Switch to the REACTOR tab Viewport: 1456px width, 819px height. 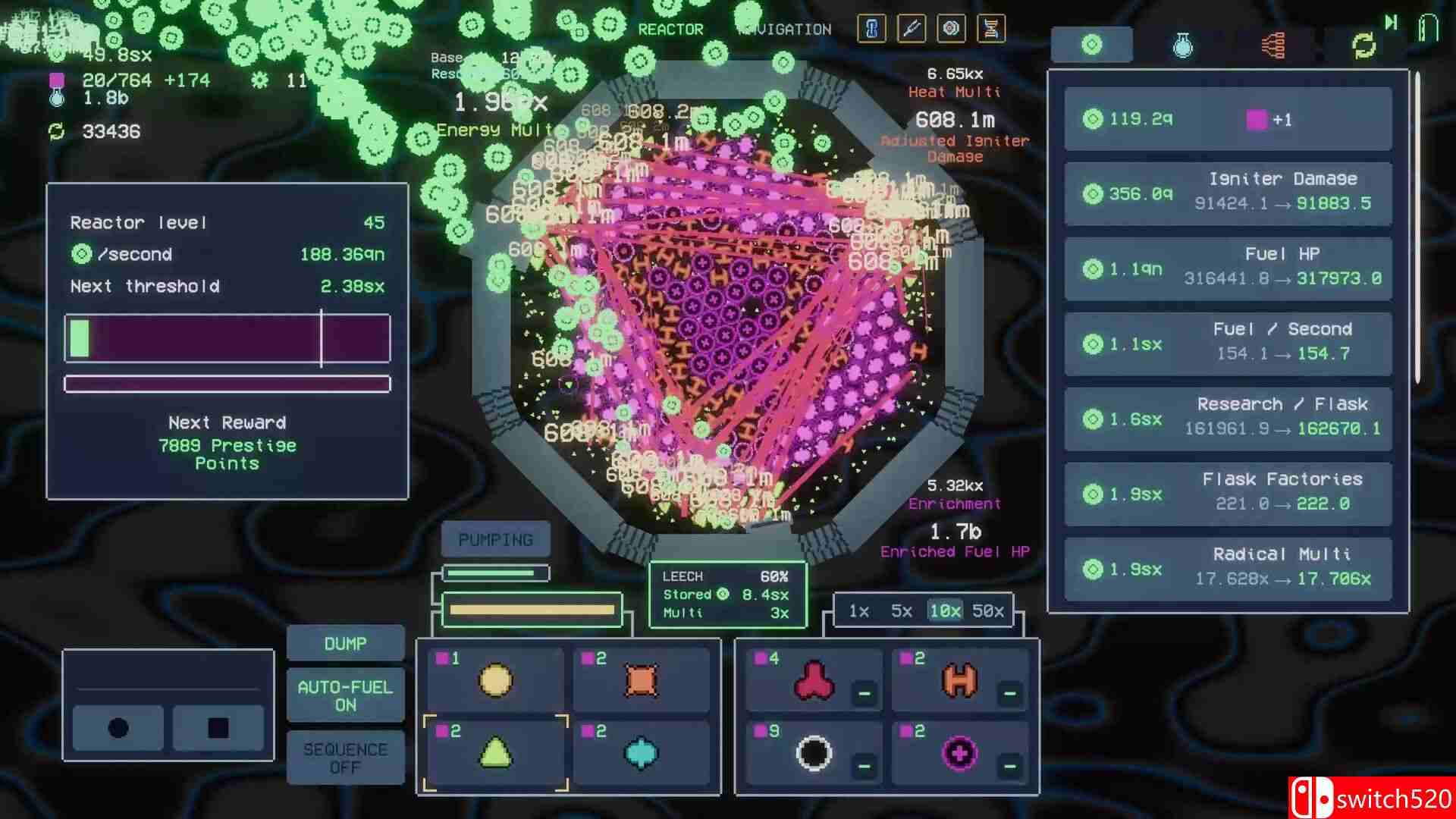tap(670, 30)
